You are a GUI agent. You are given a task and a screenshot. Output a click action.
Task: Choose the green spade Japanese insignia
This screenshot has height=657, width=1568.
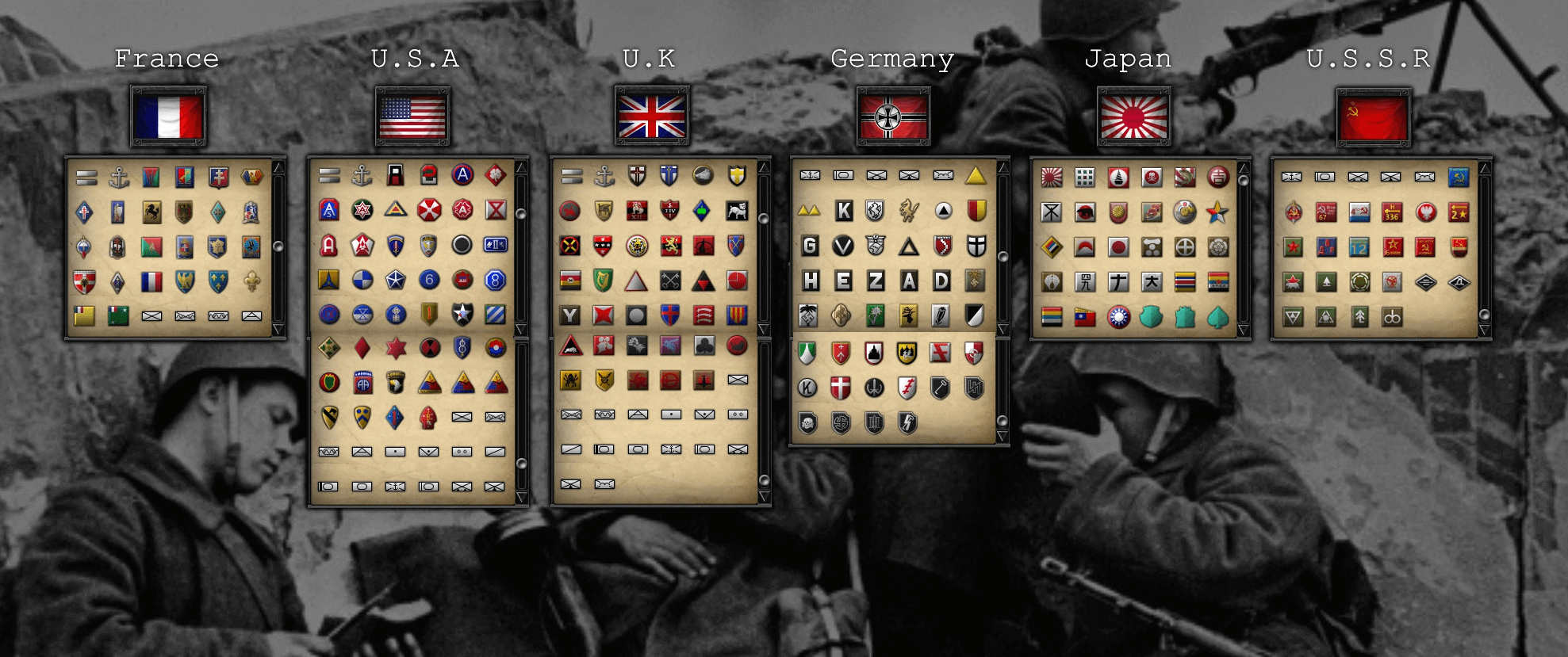1217,317
